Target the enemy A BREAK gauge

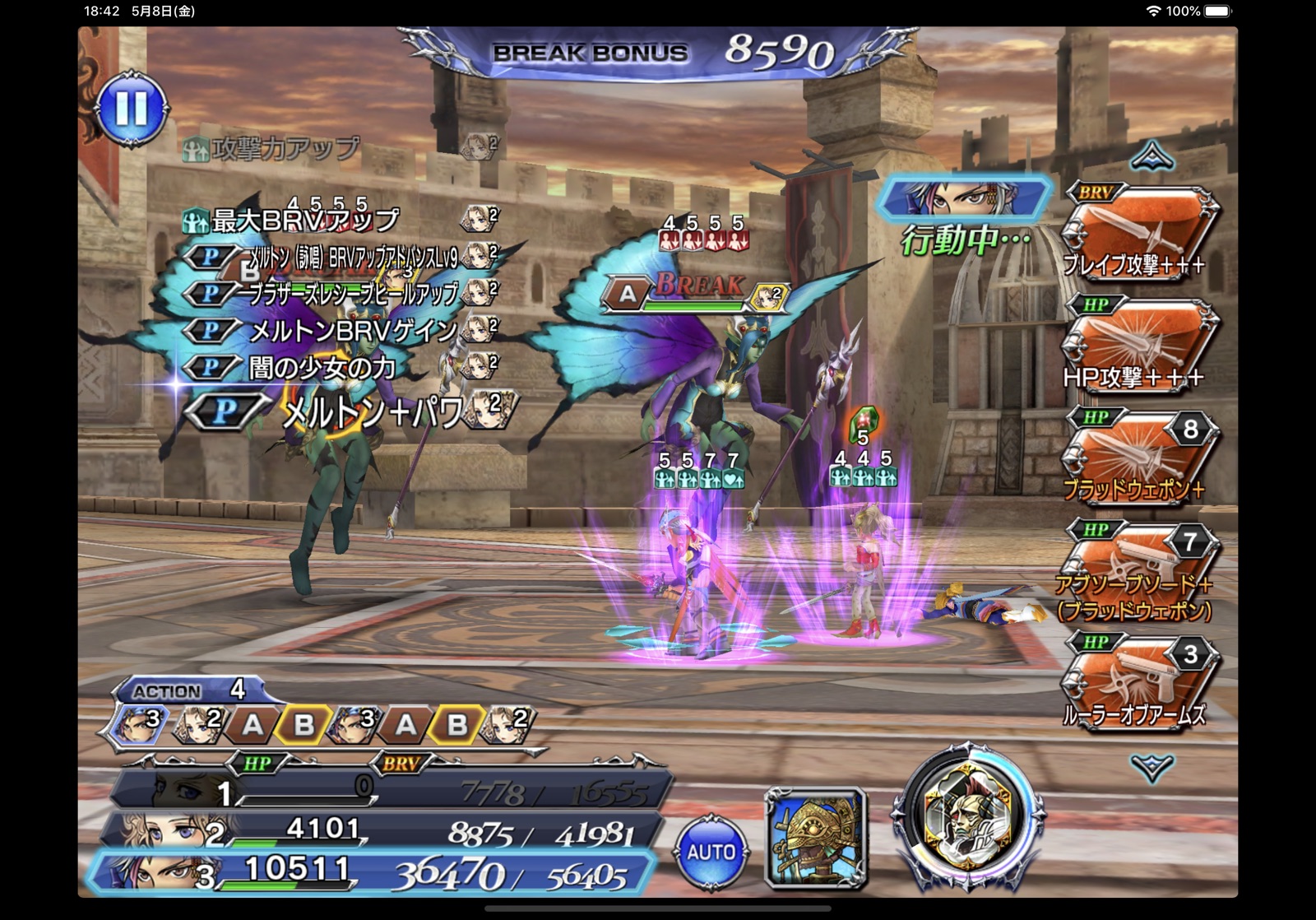695,294
